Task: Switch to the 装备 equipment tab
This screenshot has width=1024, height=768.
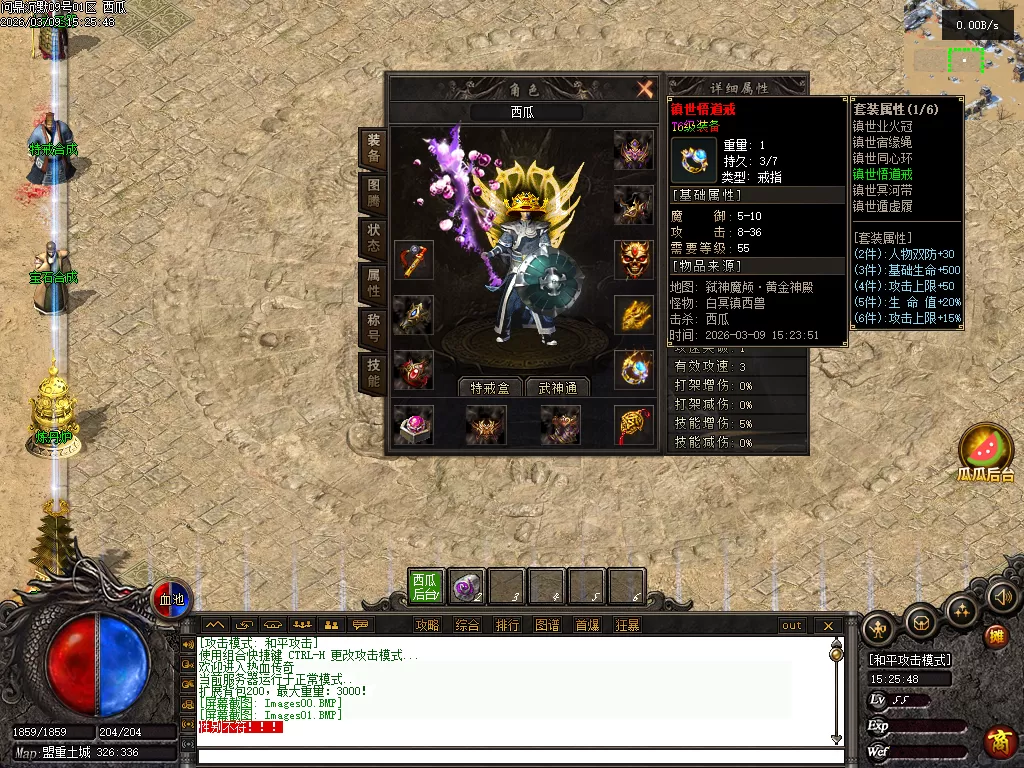Action: click(x=372, y=149)
